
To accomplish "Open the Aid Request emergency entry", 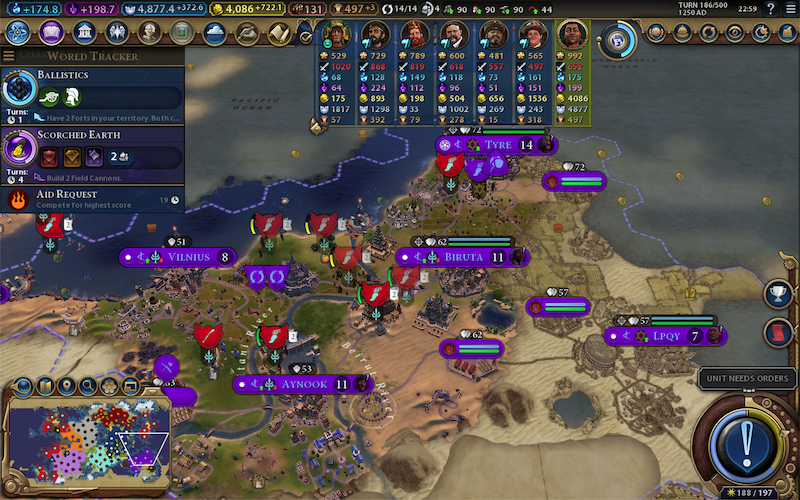I will click(92, 199).
